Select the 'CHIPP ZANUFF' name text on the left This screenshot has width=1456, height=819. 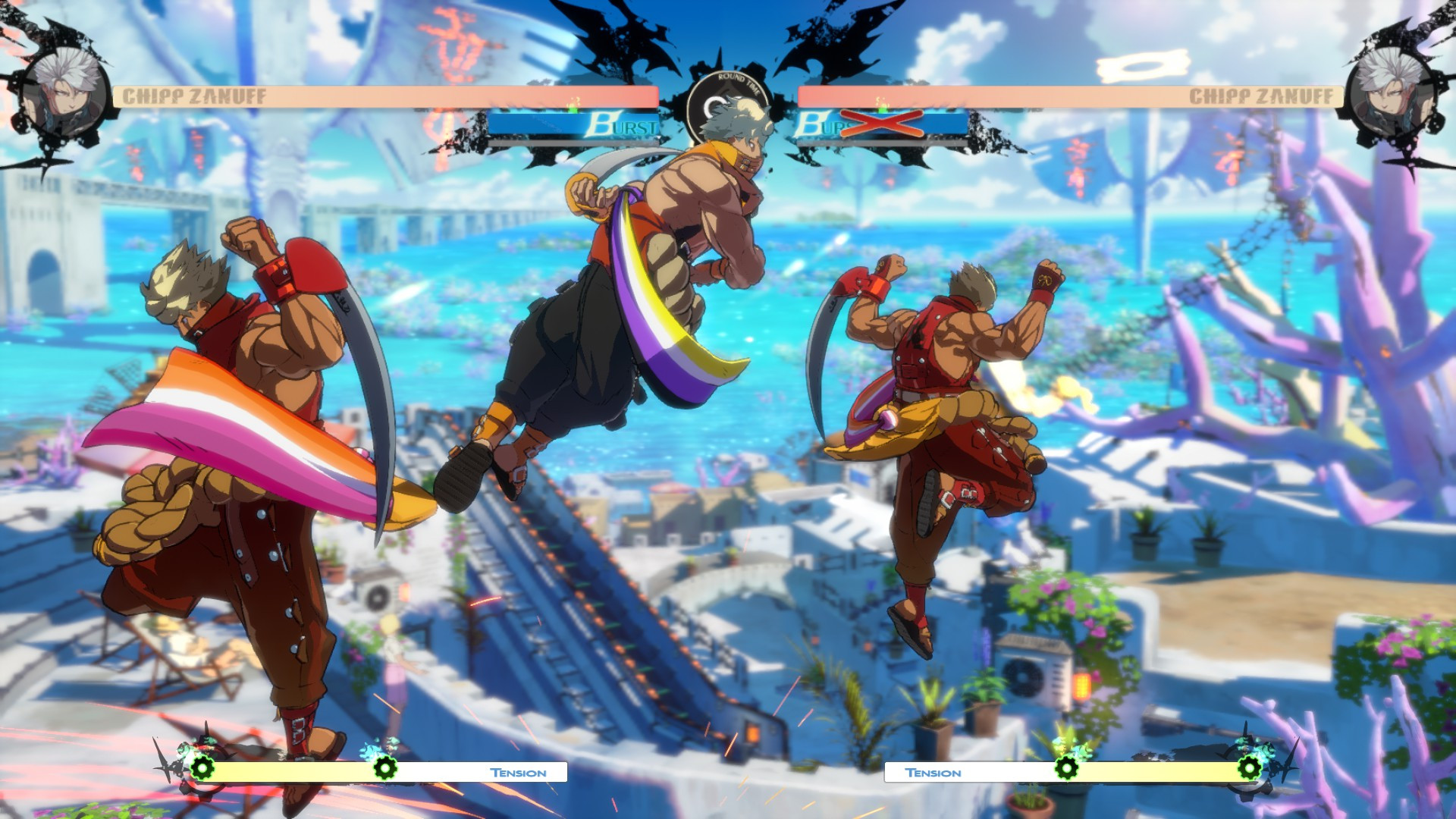[x=196, y=96]
